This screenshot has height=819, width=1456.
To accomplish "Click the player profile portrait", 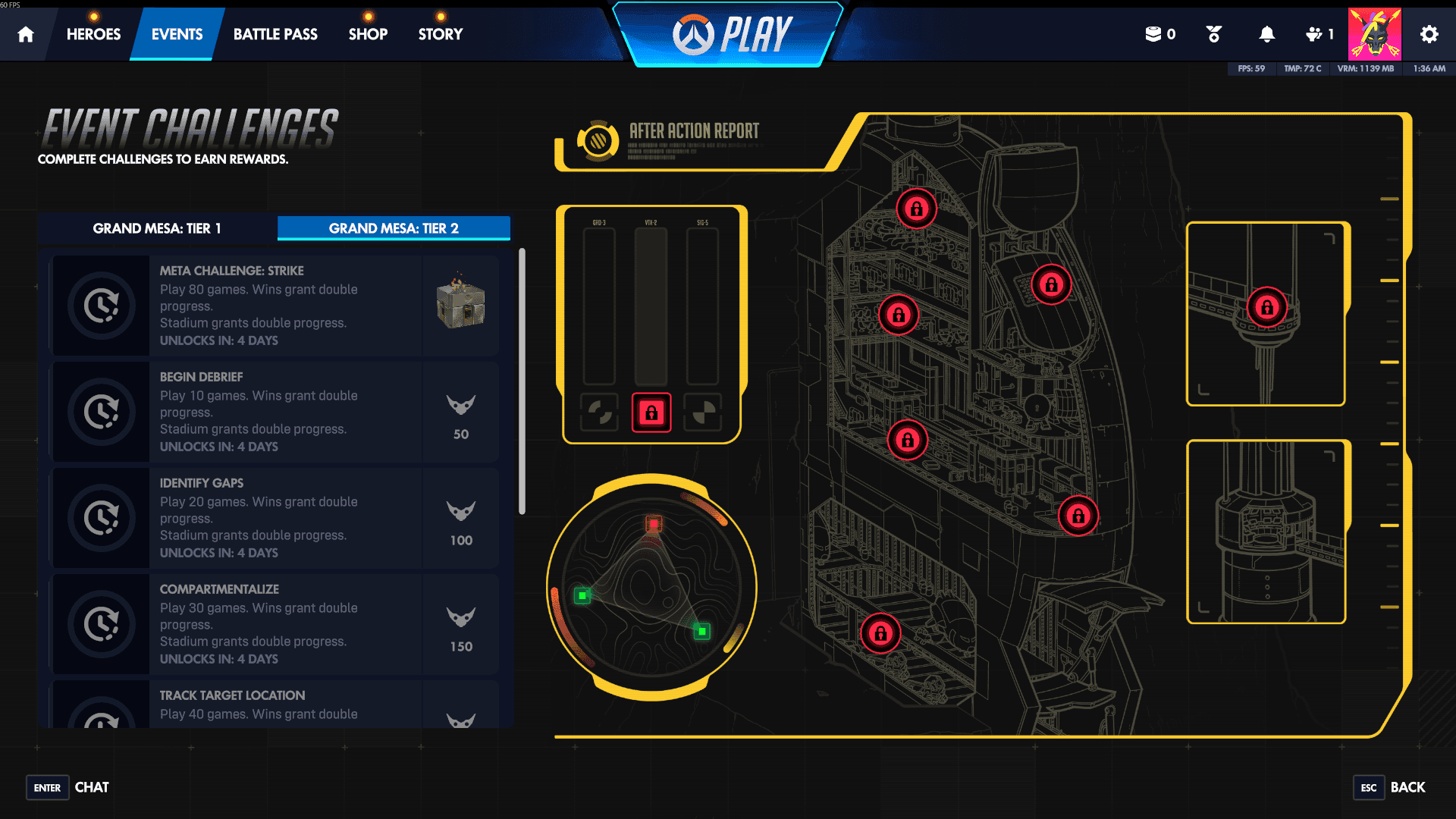I will point(1375,33).
